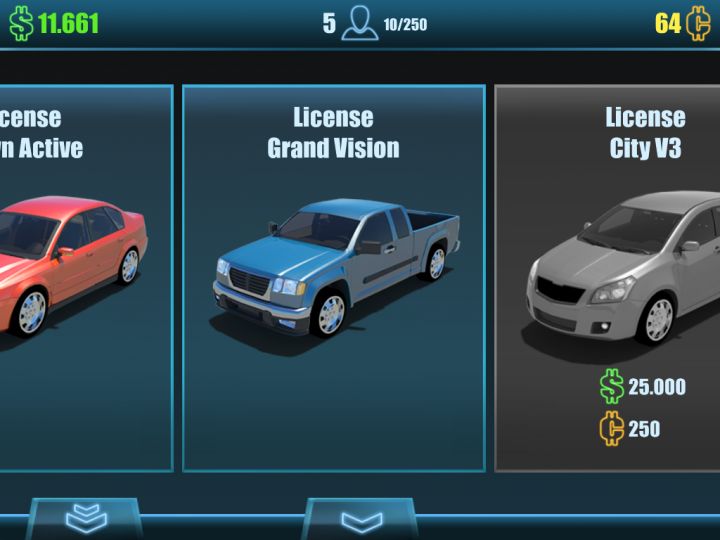Tap the gold coin currency icon
720x540 pixels.
click(698, 23)
